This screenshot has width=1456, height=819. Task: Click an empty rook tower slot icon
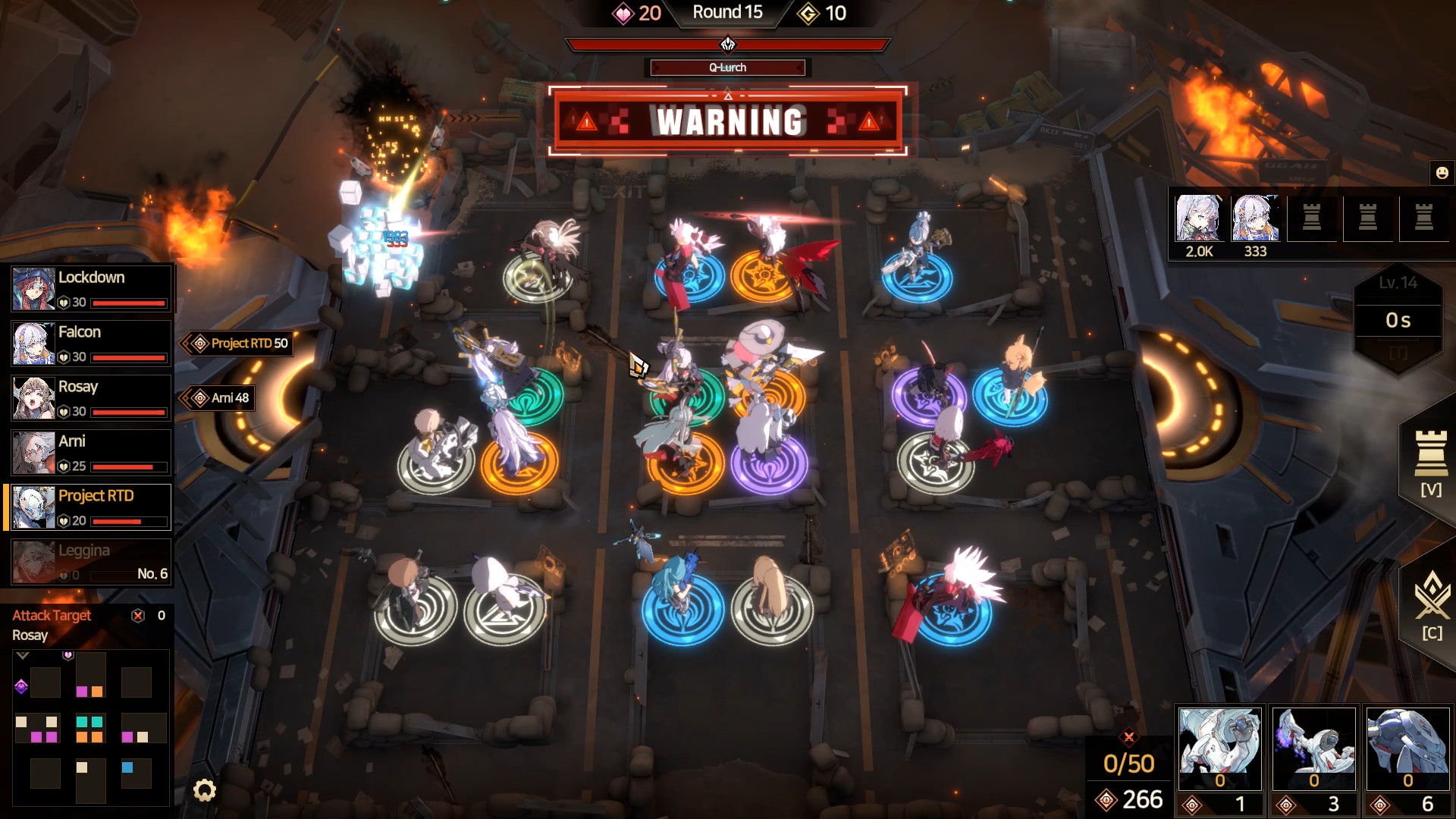click(1312, 218)
